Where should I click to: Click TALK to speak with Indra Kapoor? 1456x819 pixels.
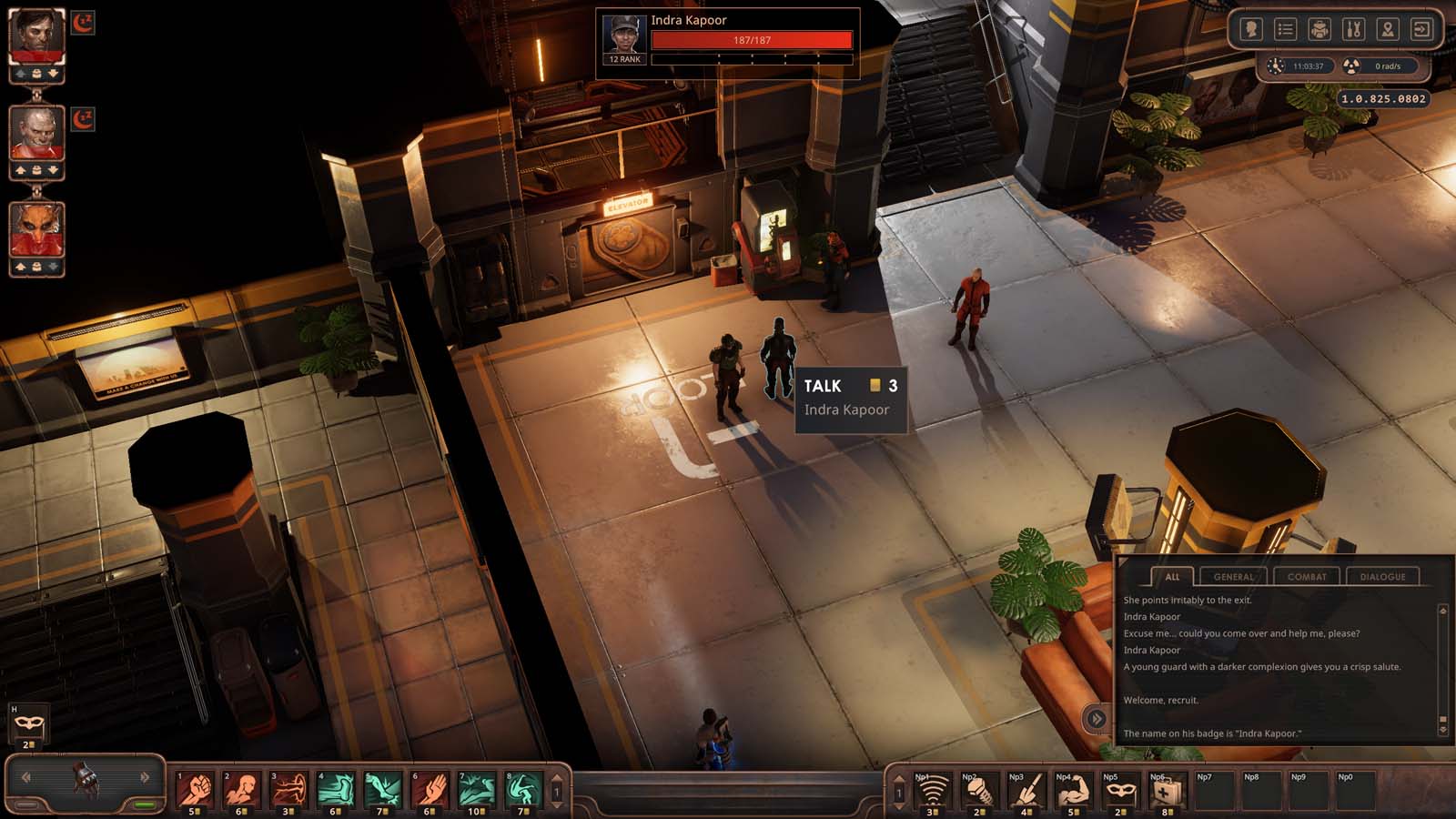824,386
